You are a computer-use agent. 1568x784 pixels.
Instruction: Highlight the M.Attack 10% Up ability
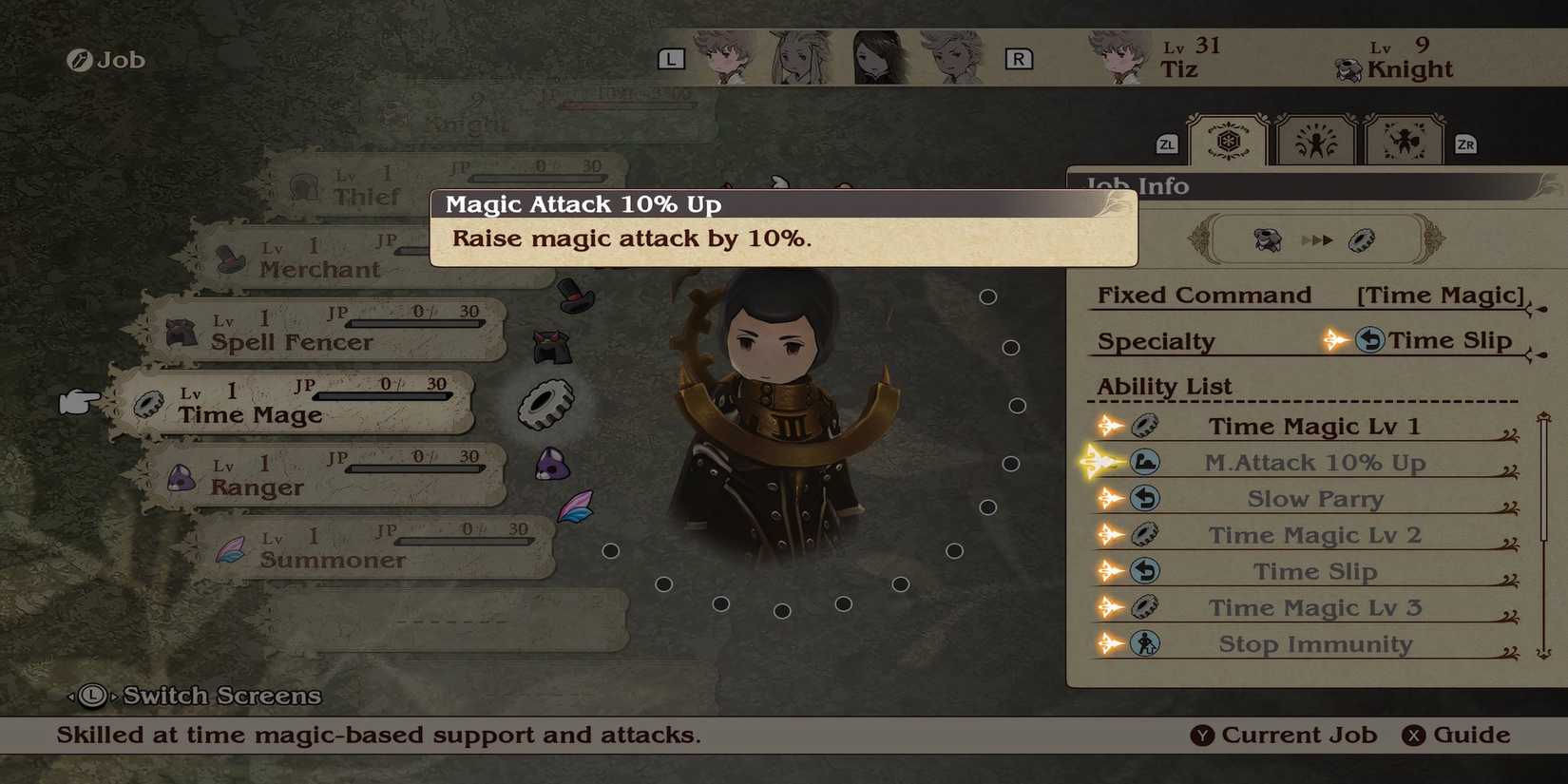[x=1314, y=463]
